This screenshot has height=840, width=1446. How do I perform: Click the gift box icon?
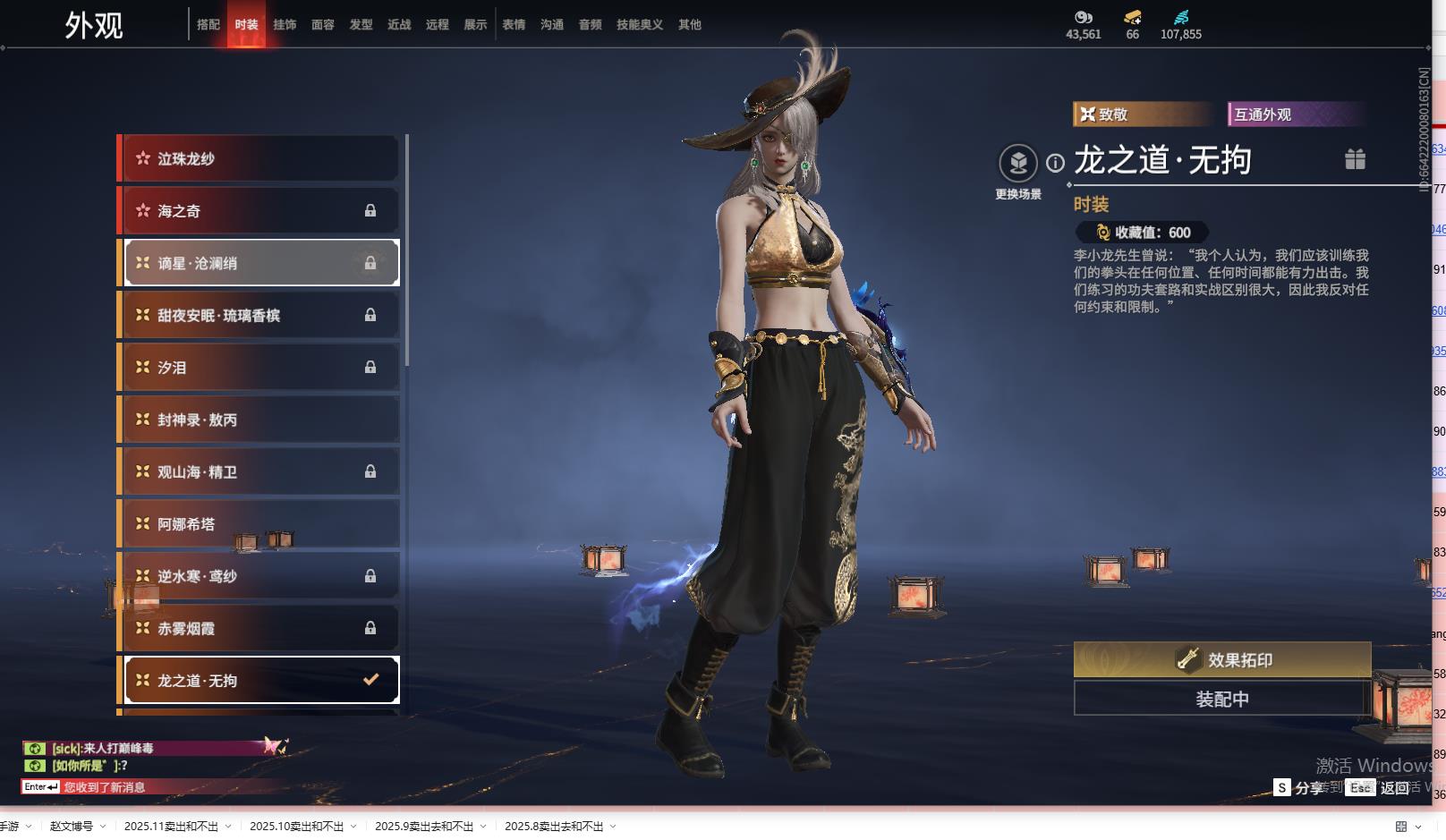(1355, 159)
